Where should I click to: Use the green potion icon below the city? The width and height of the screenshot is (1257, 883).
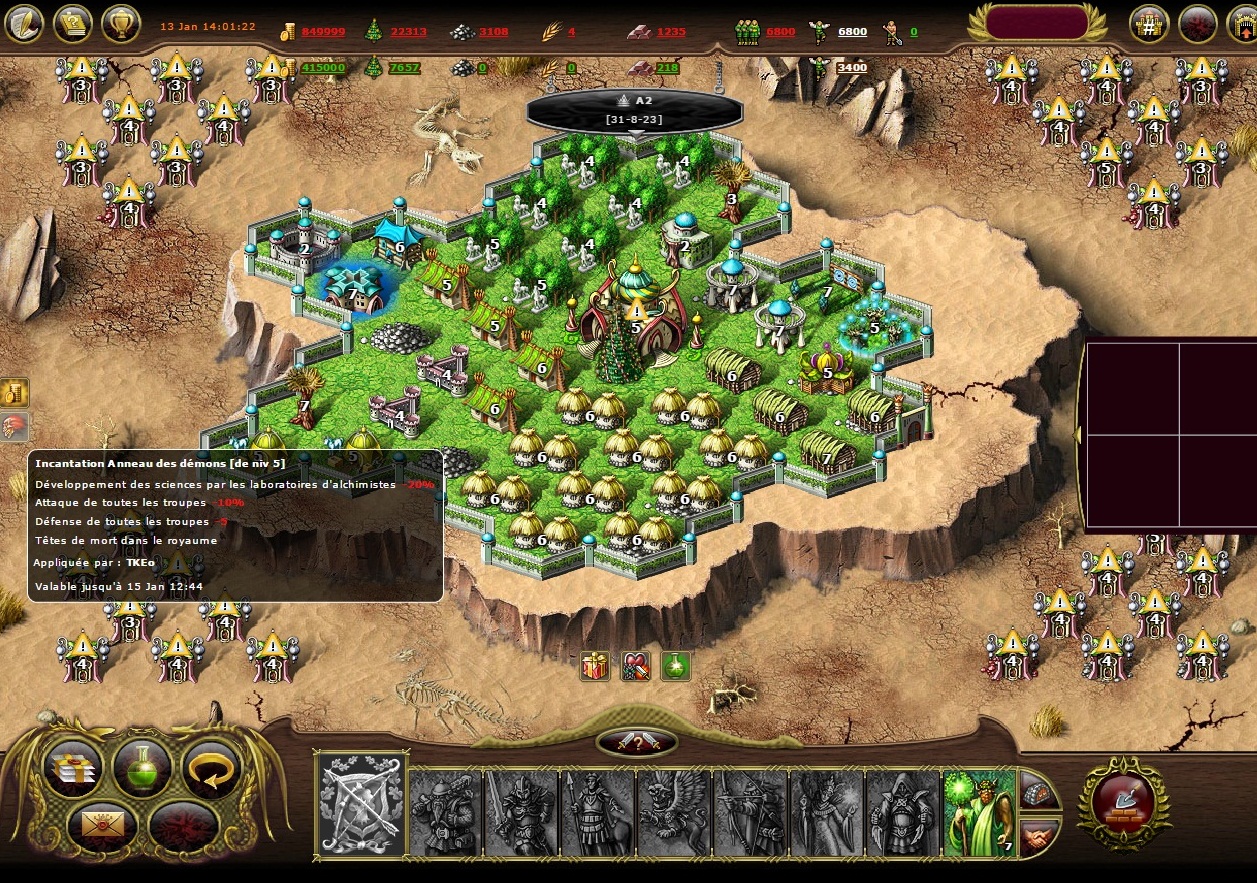tap(676, 665)
